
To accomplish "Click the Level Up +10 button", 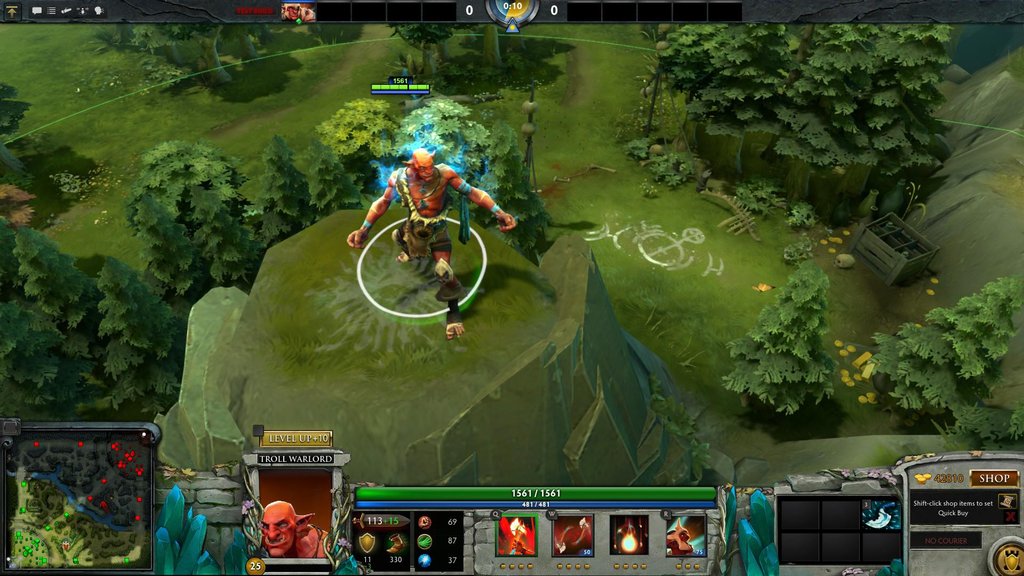I will 297,439.
